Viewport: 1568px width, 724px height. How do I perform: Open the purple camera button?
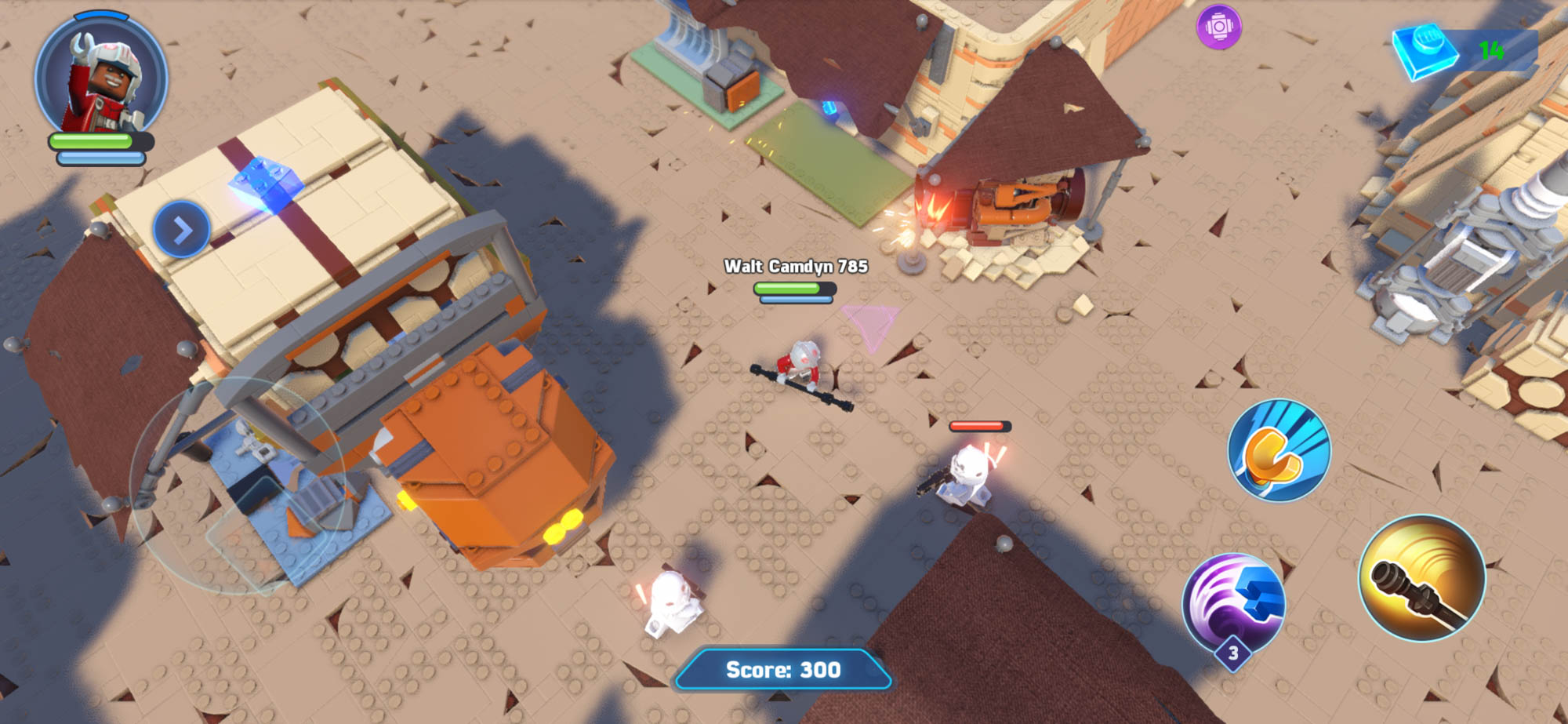click(x=1218, y=27)
